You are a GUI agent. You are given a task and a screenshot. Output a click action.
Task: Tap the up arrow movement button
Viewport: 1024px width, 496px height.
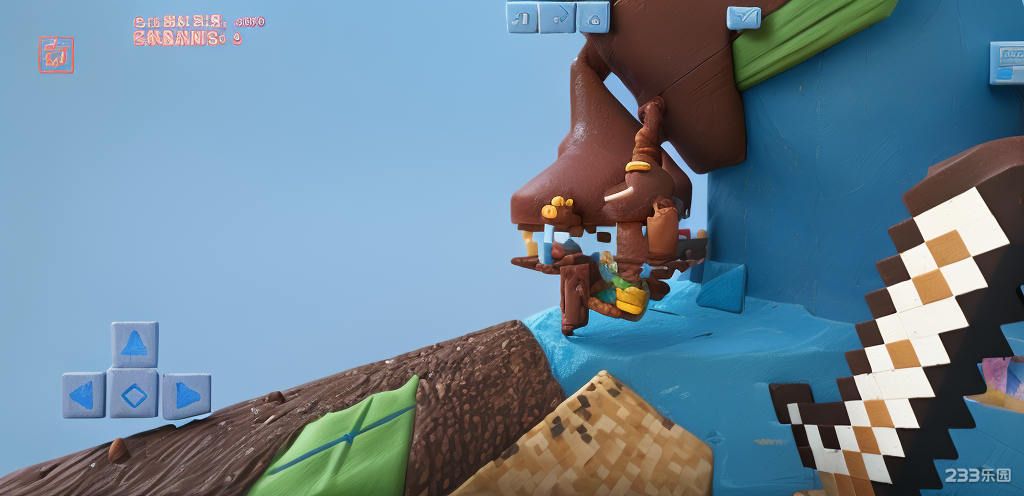click(134, 344)
